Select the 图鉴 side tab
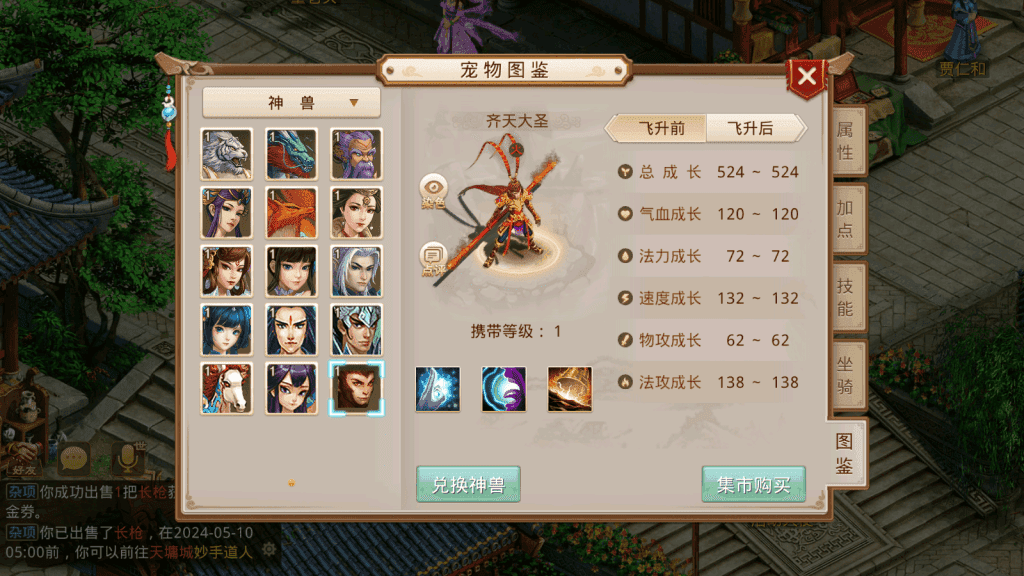 [845, 452]
